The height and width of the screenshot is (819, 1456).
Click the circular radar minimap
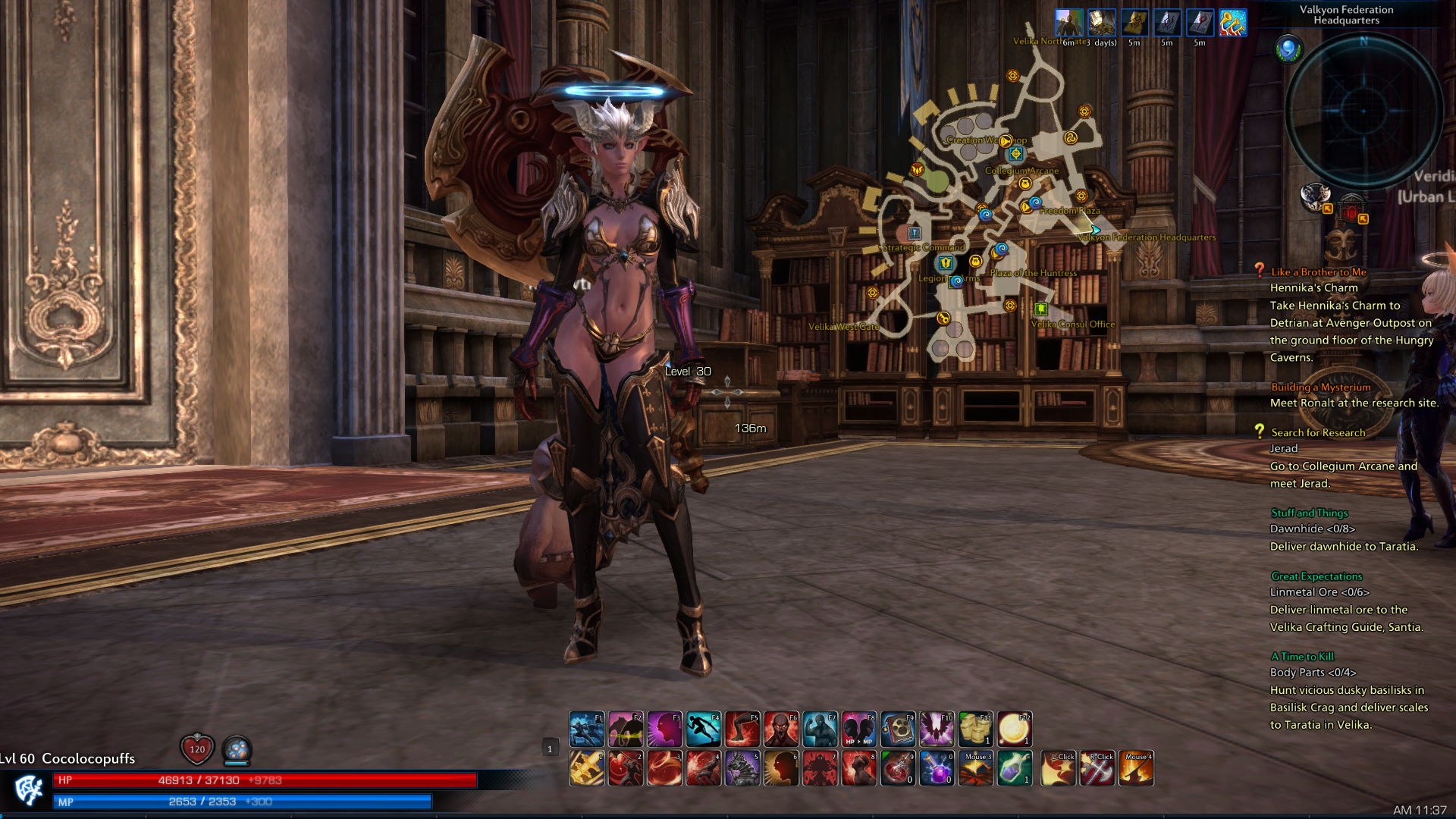pos(1363,111)
